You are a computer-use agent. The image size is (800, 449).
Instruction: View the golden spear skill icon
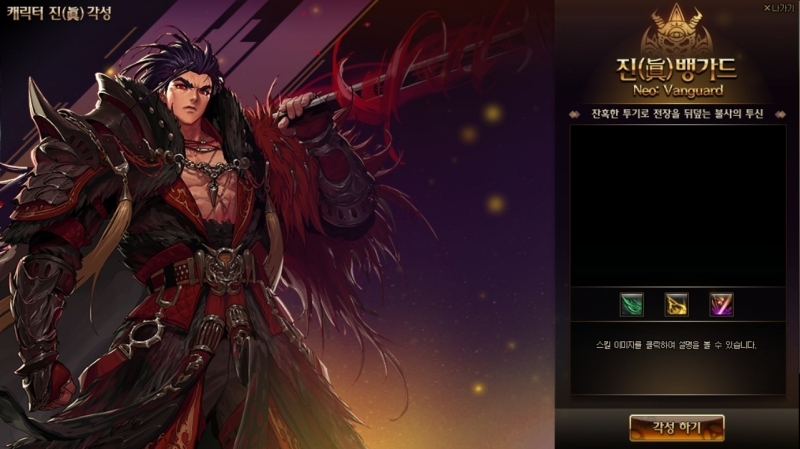676,303
